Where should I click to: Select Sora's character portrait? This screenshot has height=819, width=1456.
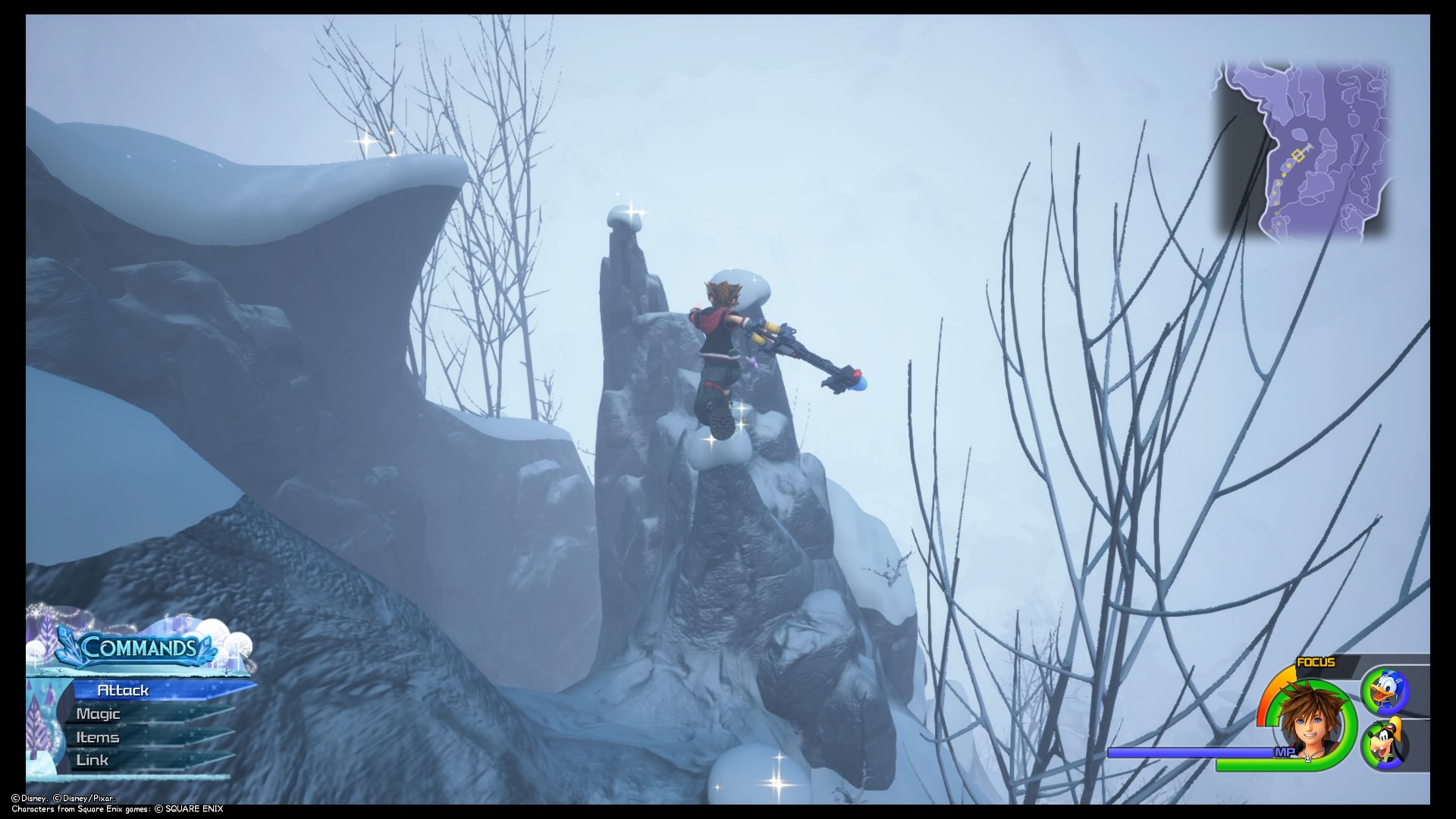(1312, 720)
